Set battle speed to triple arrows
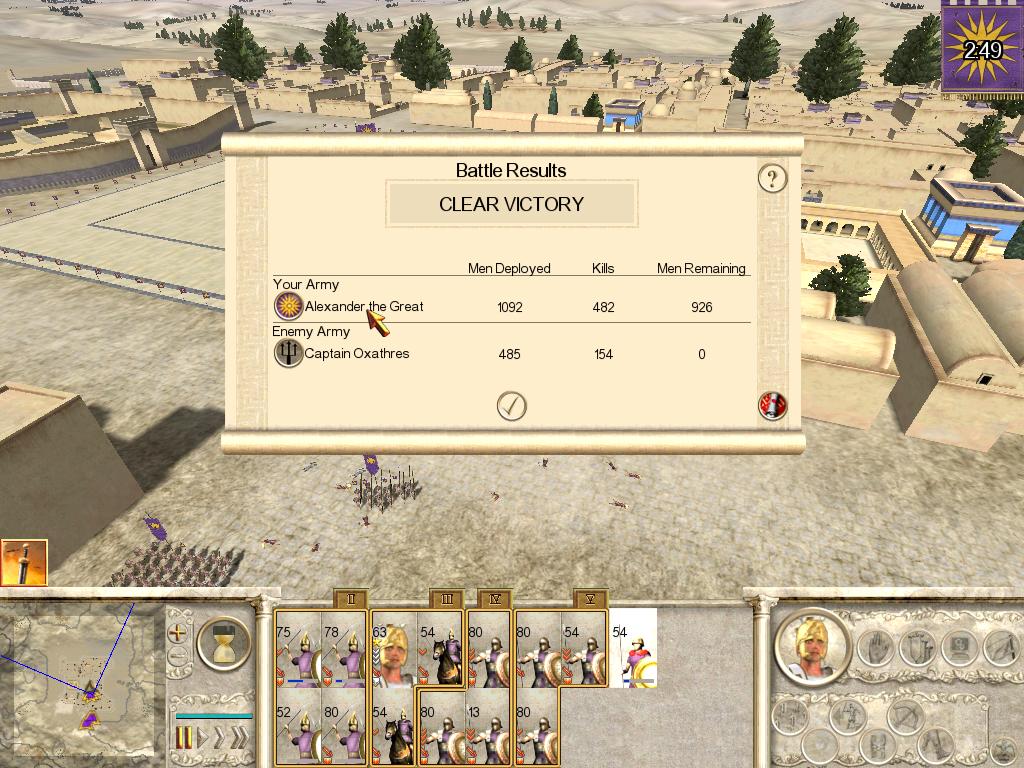This screenshot has height=768, width=1024. click(239, 739)
